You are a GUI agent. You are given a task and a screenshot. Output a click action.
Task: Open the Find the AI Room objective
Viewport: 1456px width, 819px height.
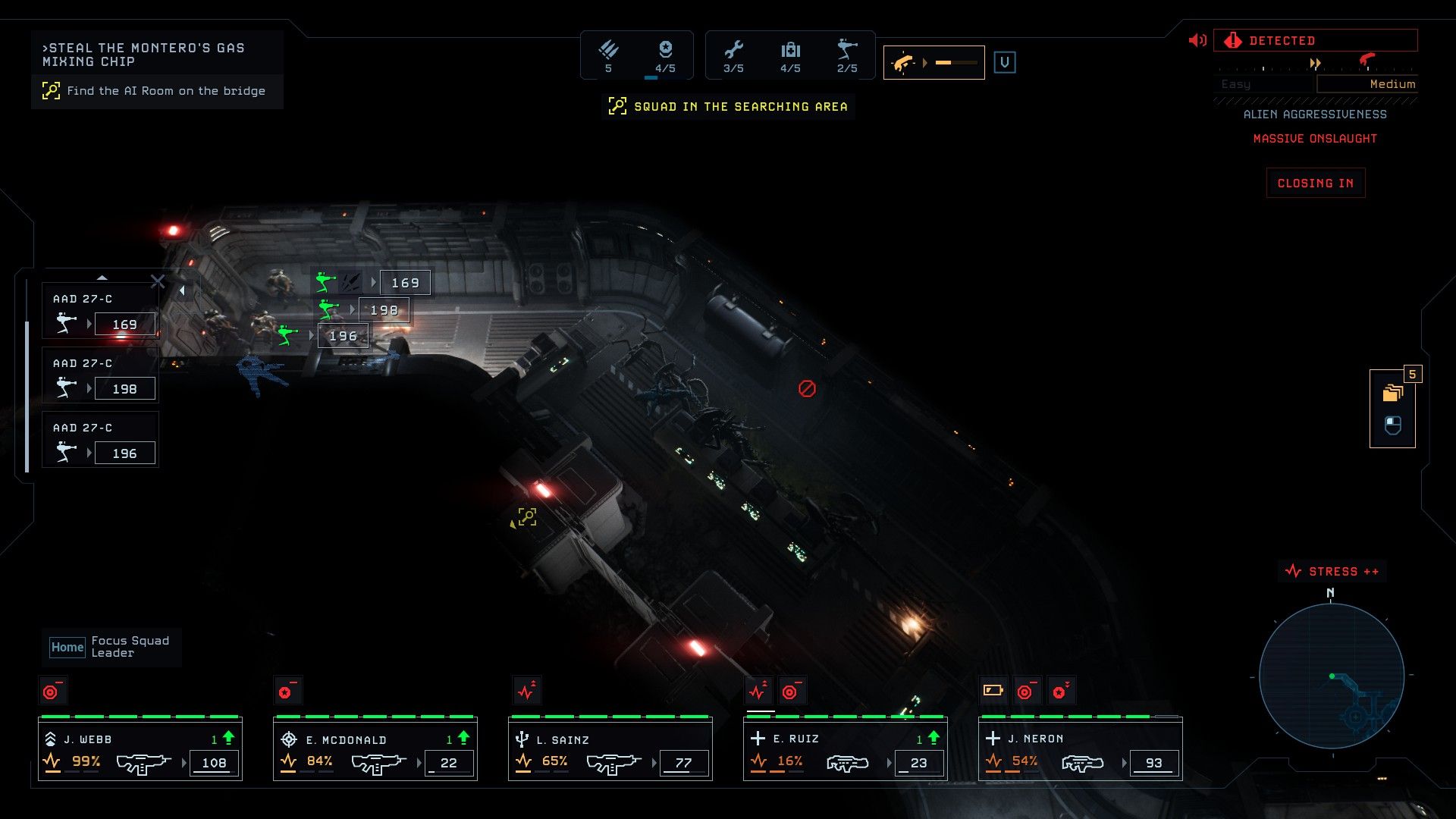click(x=158, y=91)
